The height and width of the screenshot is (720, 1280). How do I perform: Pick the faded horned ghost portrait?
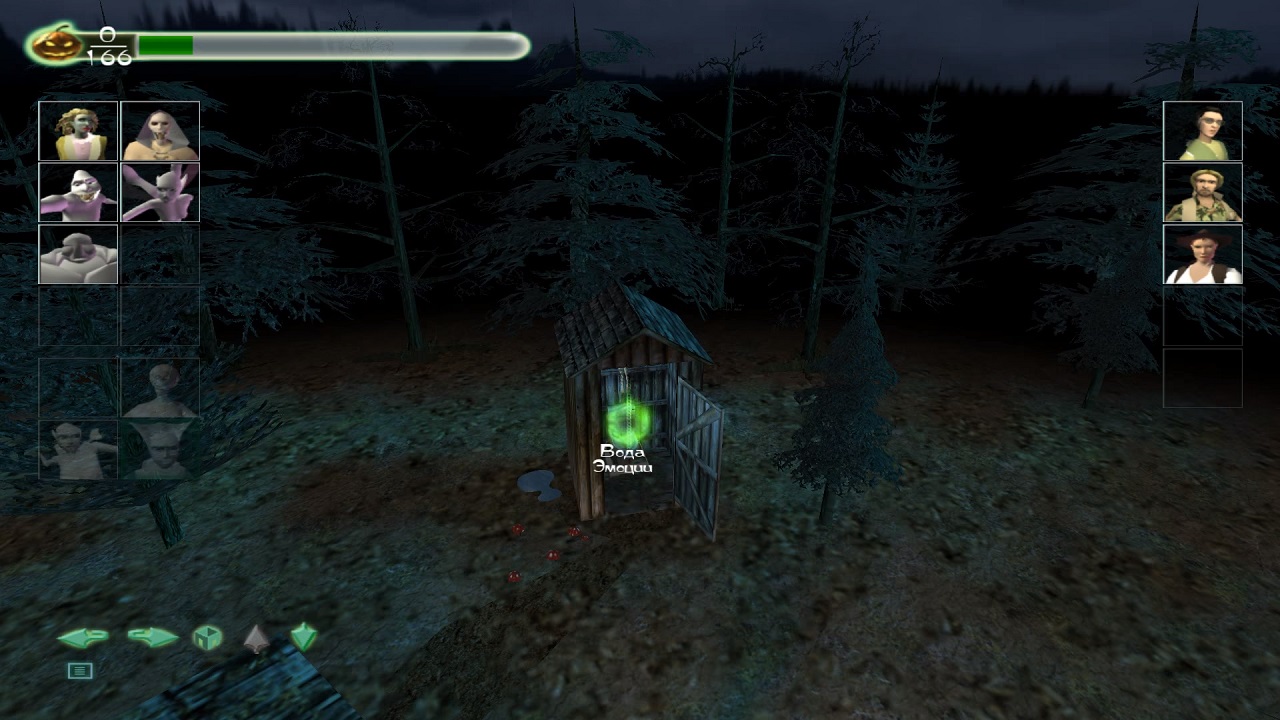(x=160, y=450)
